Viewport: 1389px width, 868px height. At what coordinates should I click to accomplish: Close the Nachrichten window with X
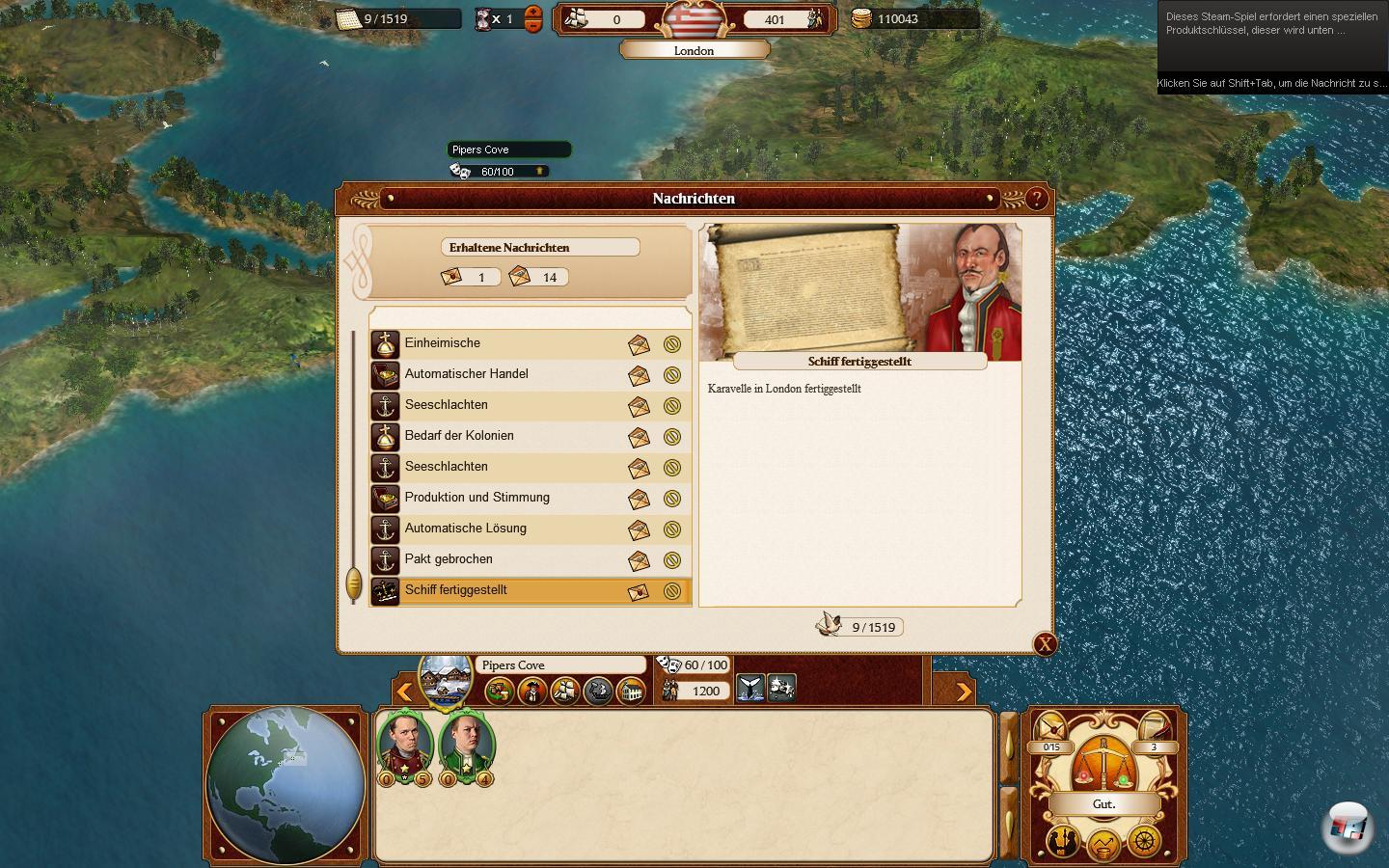(1045, 644)
